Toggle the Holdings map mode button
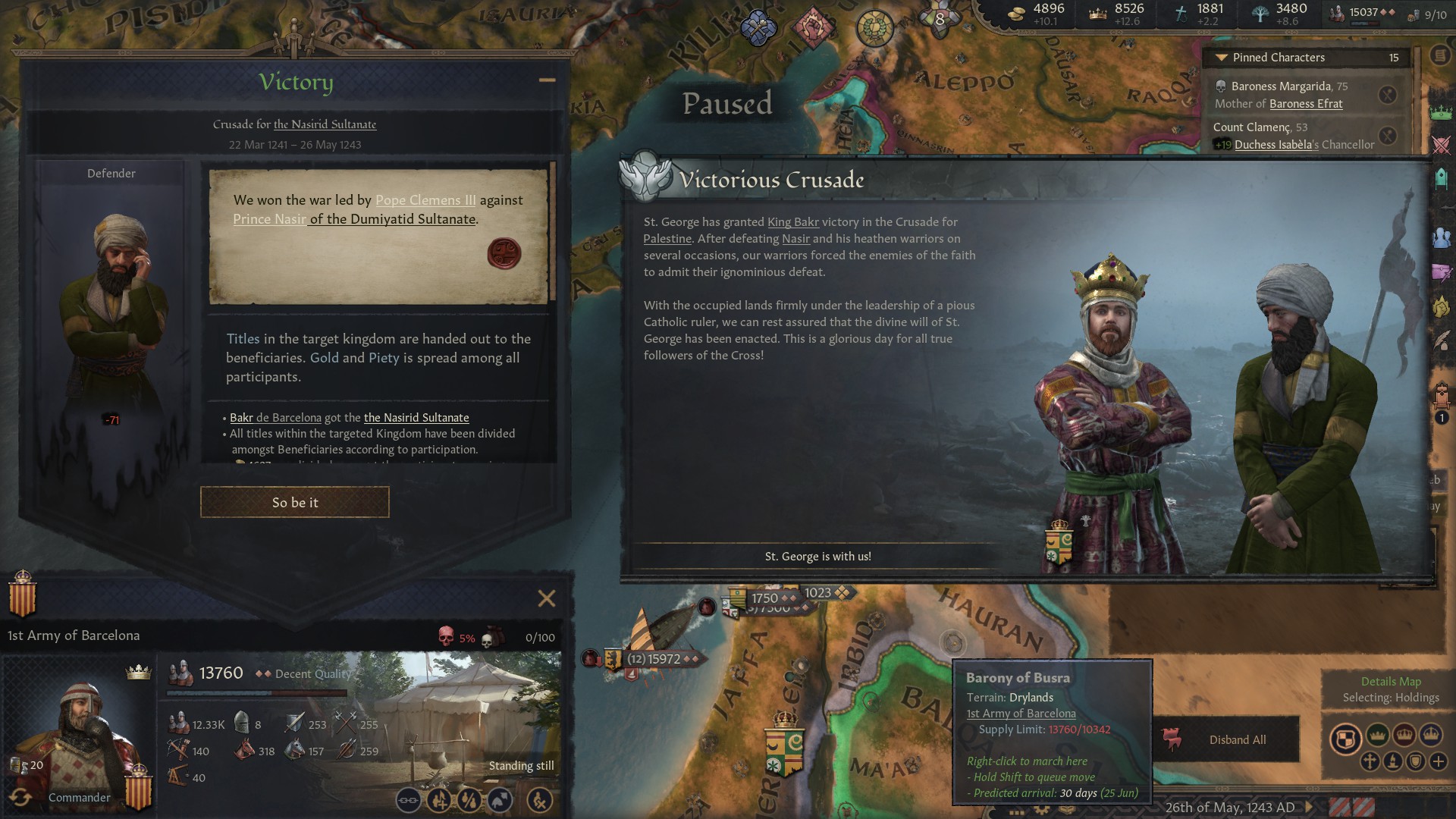 1345,736
